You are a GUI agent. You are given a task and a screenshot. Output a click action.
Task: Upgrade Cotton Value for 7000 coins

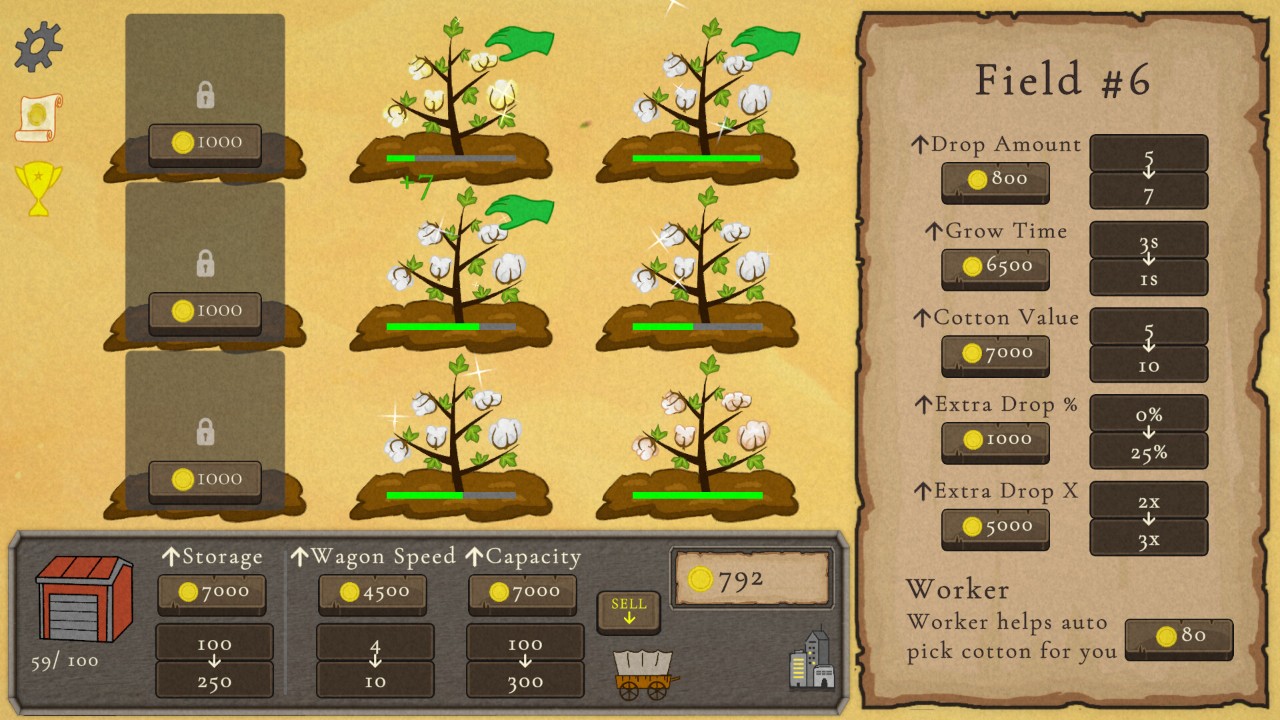(x=995, y=354)
